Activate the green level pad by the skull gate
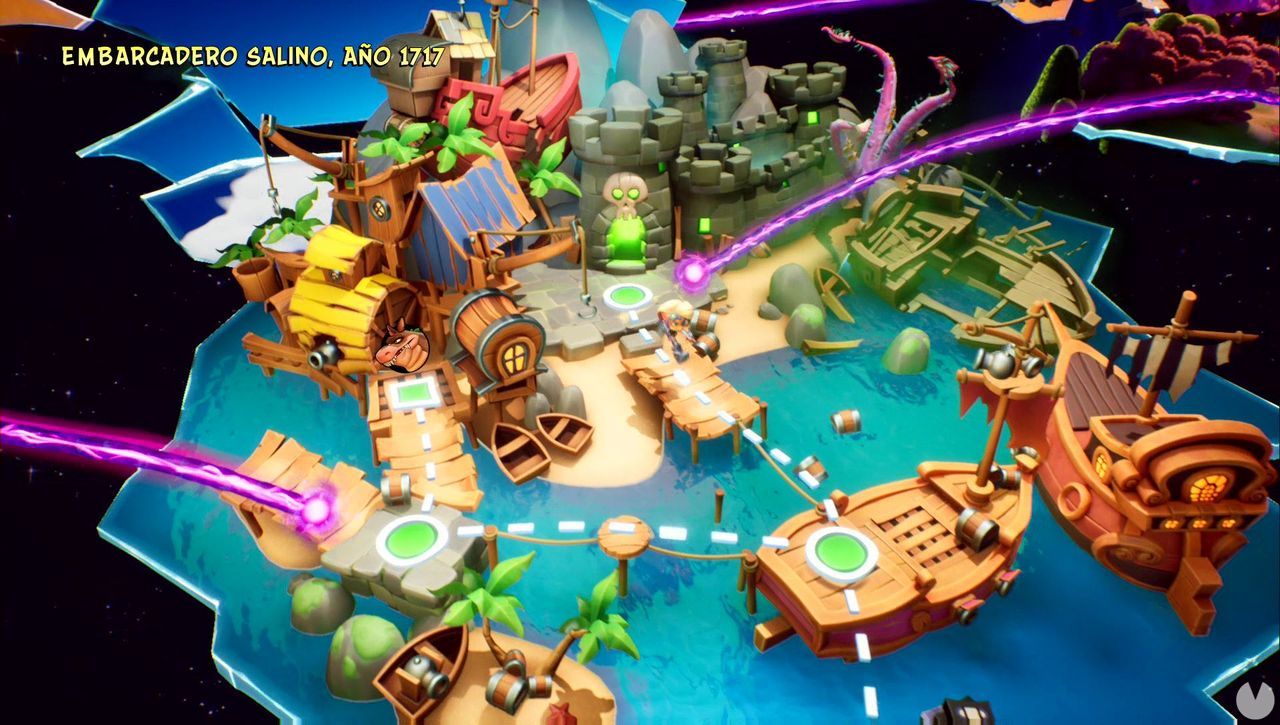 point(627,293)
